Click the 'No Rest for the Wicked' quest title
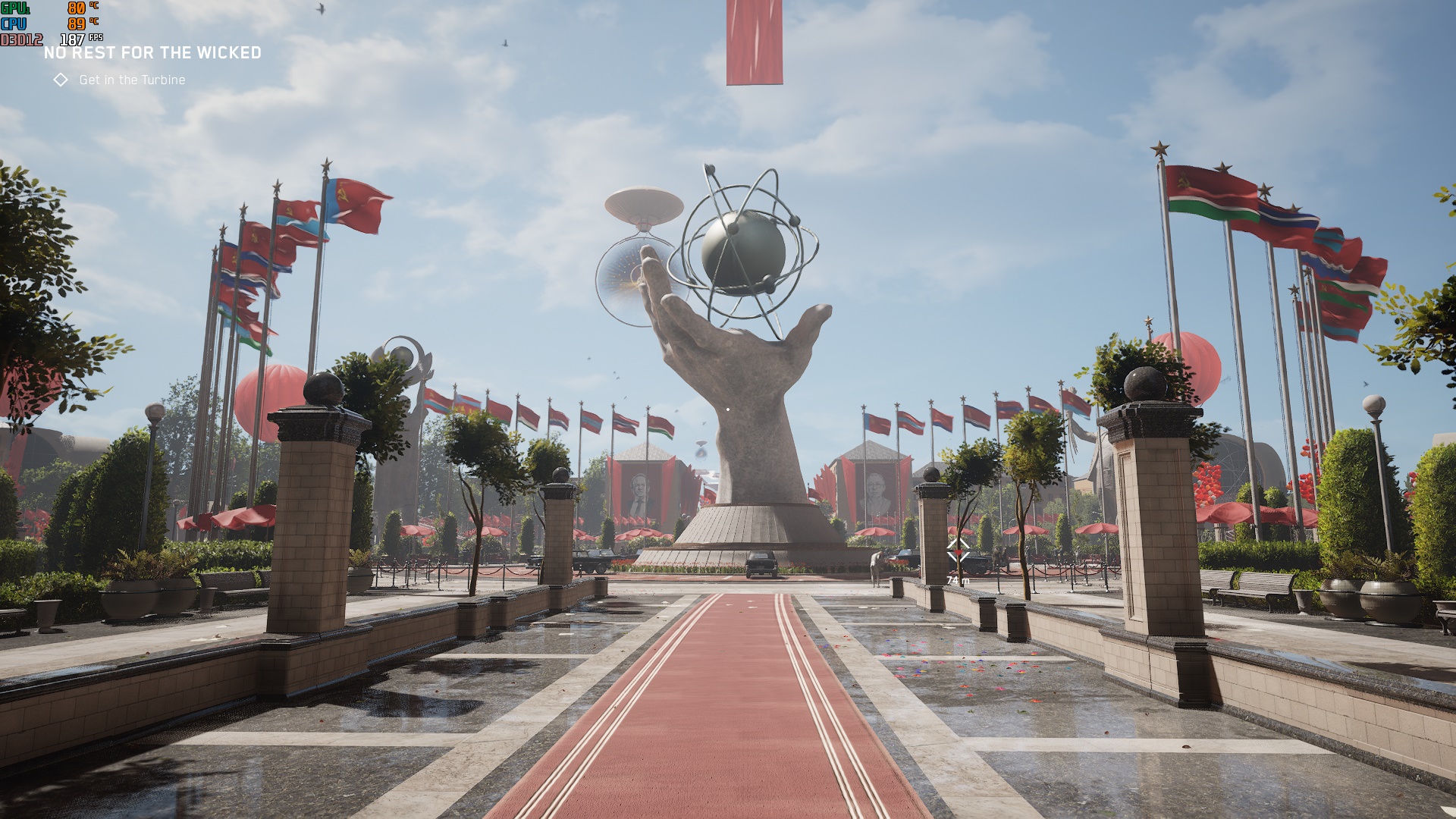Image resolution: width=1456 pixels, height=819 pixels. [152, 52]
